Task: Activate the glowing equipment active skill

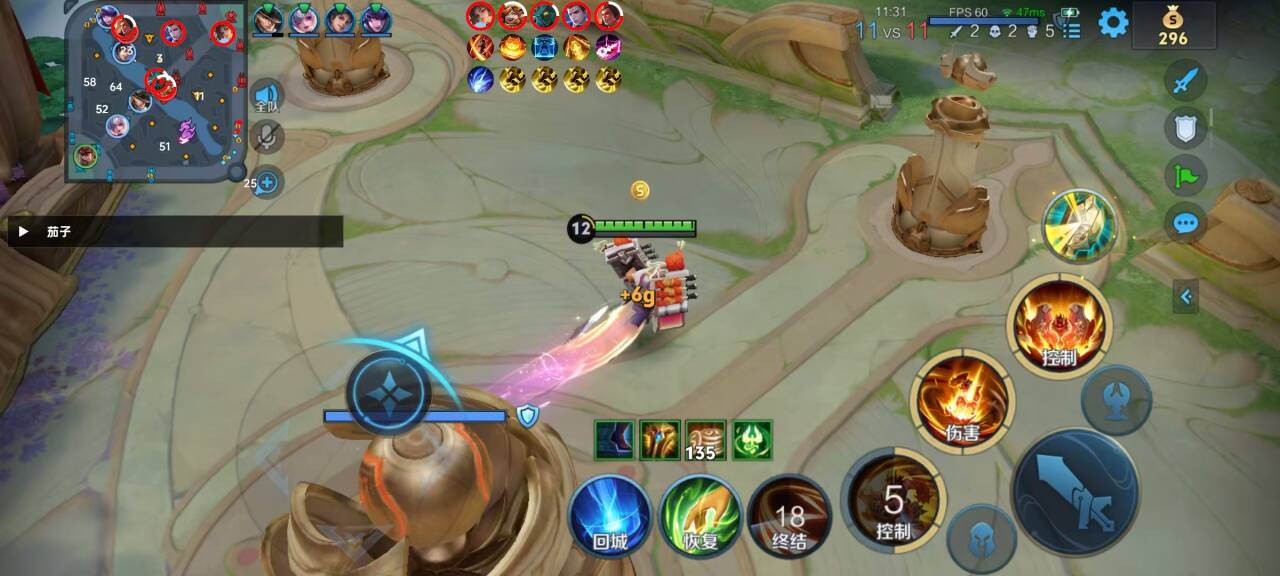Action: point(1080,225)
